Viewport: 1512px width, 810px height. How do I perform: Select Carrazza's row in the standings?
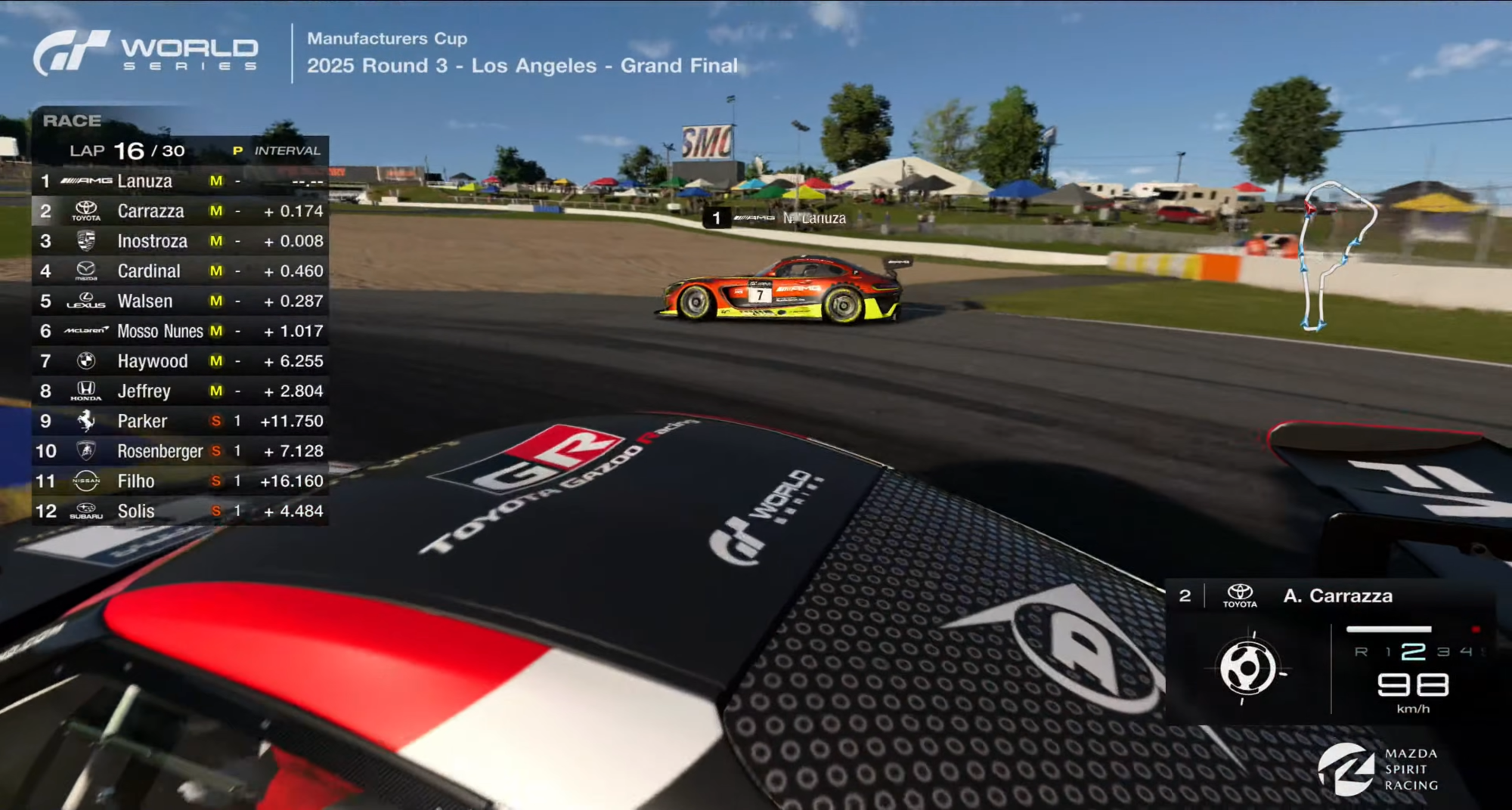click(x=180, y=211)
